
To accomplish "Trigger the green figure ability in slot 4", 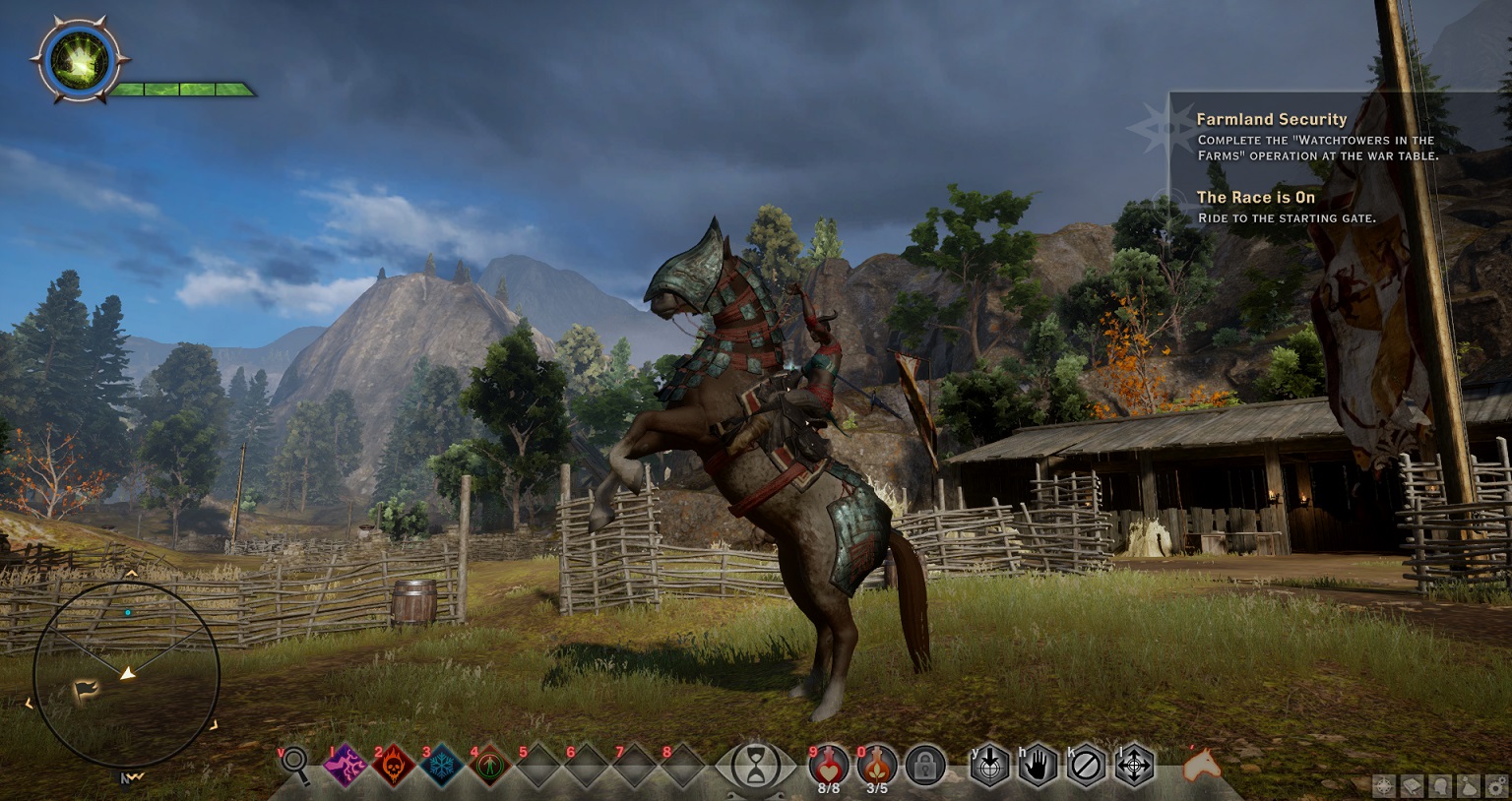I will pyautogui.click(x=489, y=765).
